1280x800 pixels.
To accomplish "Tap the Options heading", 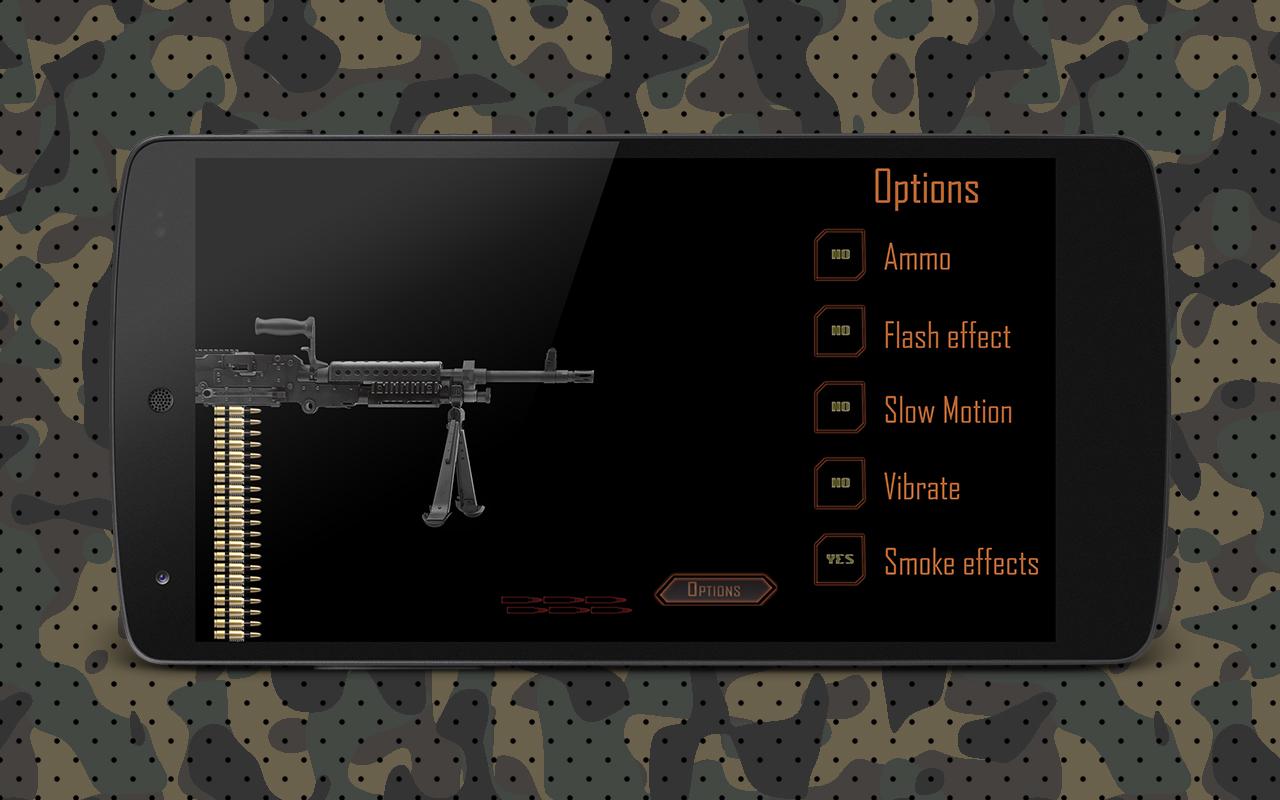I will 926,188.
